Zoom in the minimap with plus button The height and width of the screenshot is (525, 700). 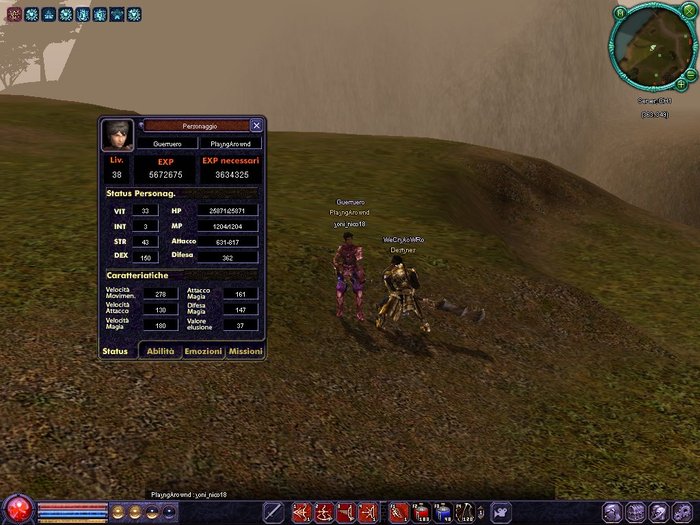point(681,84)
